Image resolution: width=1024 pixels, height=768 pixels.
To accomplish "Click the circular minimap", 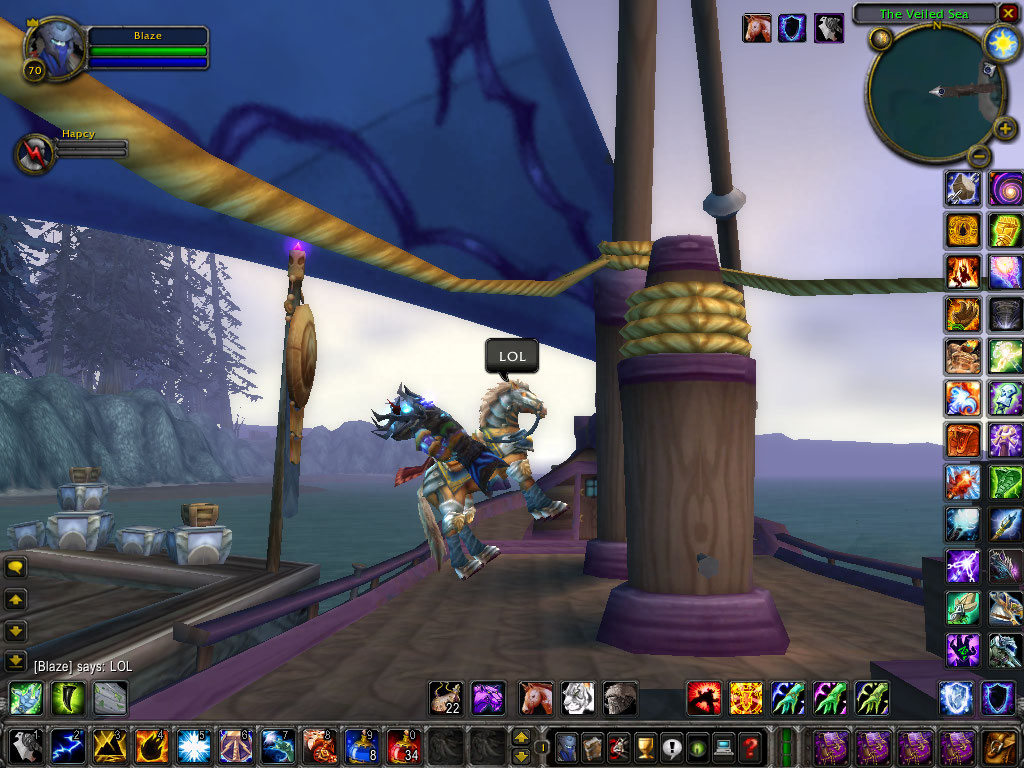I will pos(935,92).
